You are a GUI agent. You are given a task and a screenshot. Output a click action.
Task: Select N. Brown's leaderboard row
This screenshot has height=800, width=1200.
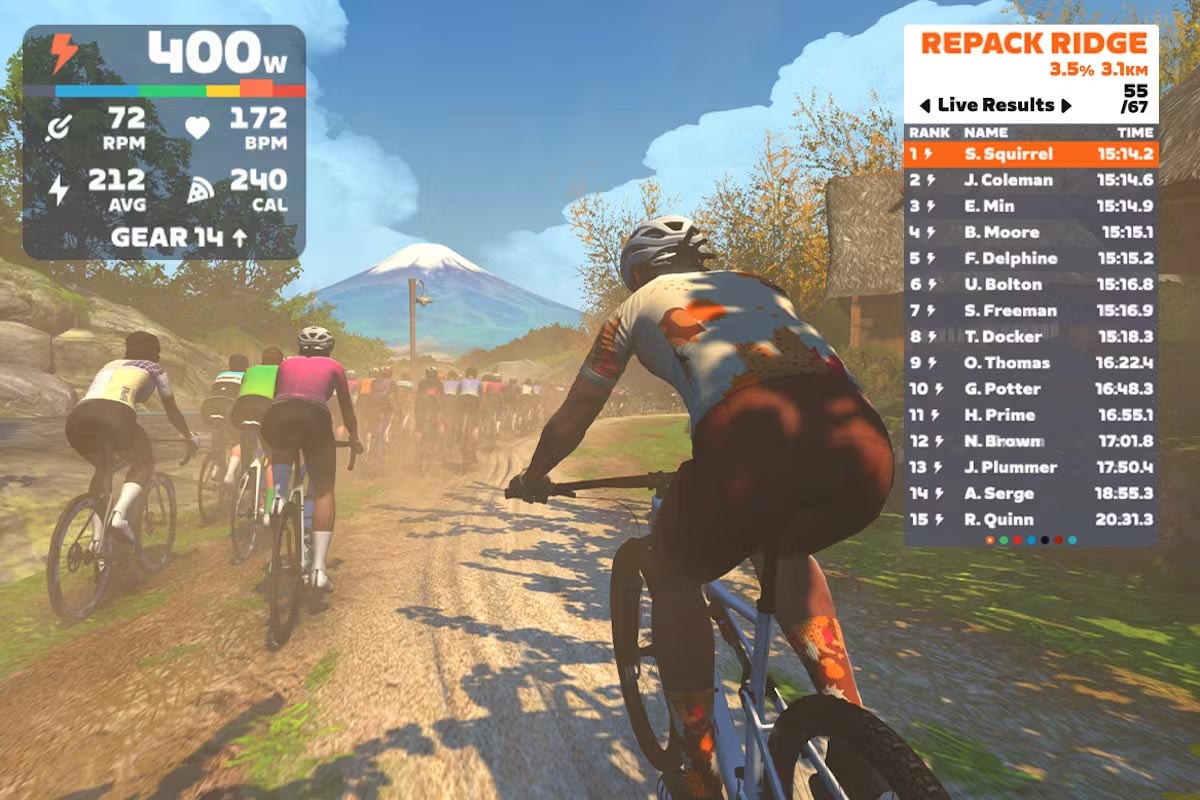[1030, 441]
